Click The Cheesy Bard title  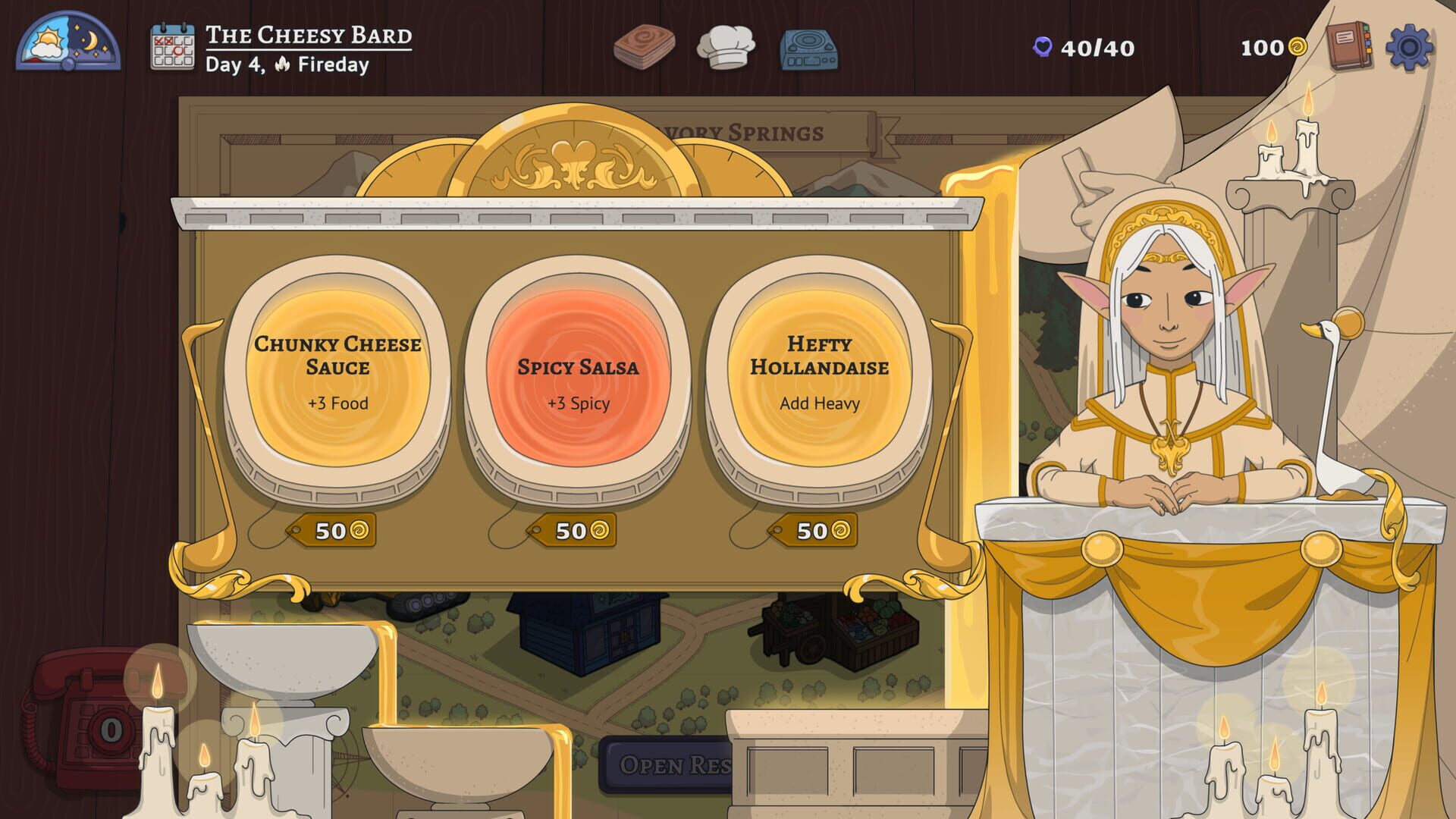tap(306, 36)
